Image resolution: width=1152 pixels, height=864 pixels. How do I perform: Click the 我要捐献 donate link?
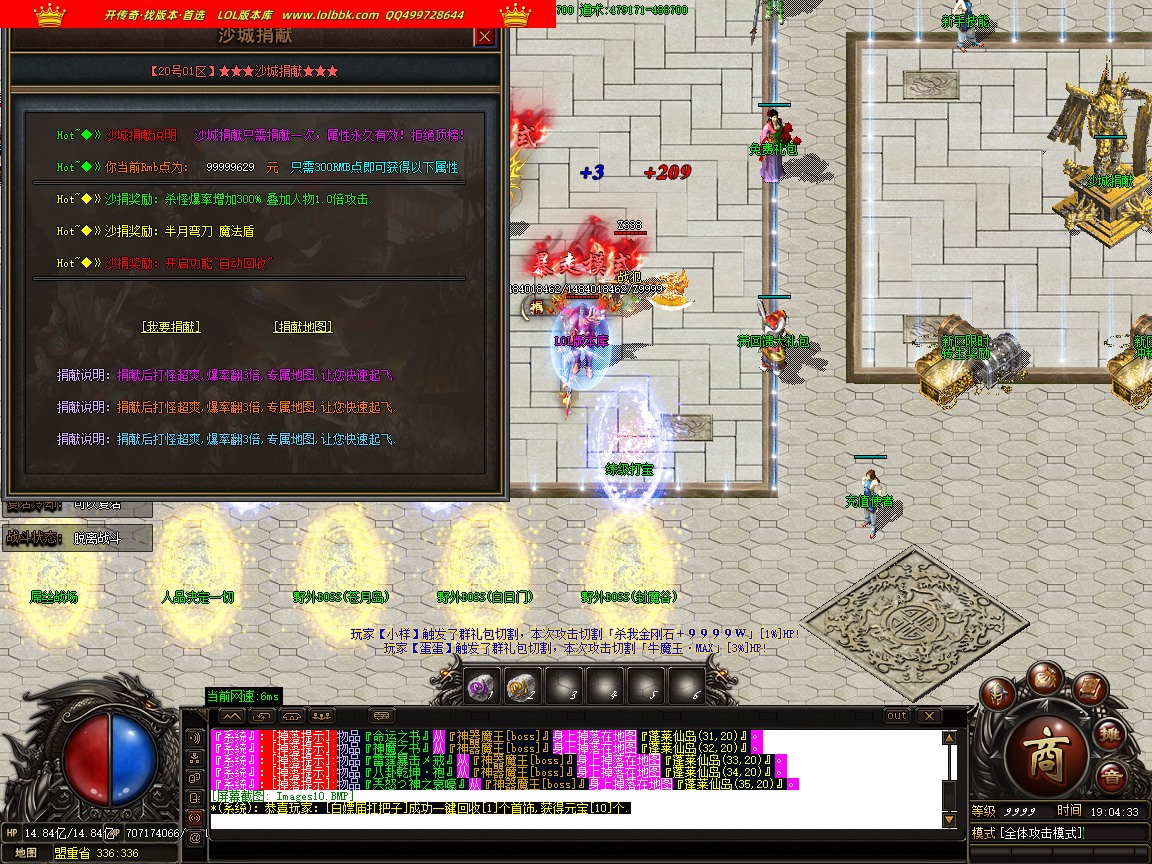pos(171,327)
